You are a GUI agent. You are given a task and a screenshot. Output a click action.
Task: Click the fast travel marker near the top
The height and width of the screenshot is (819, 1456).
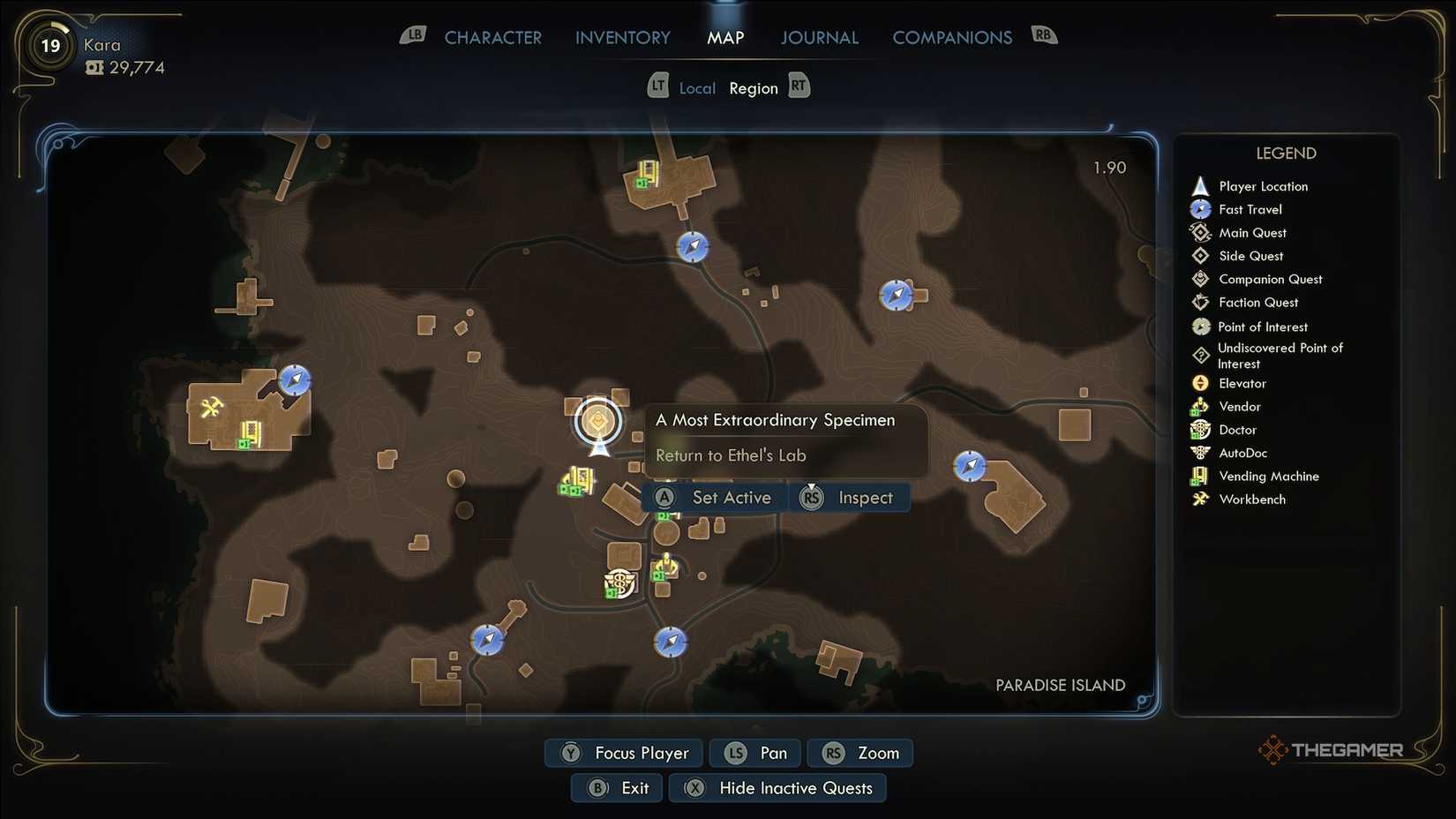click(x=692, y=248)
